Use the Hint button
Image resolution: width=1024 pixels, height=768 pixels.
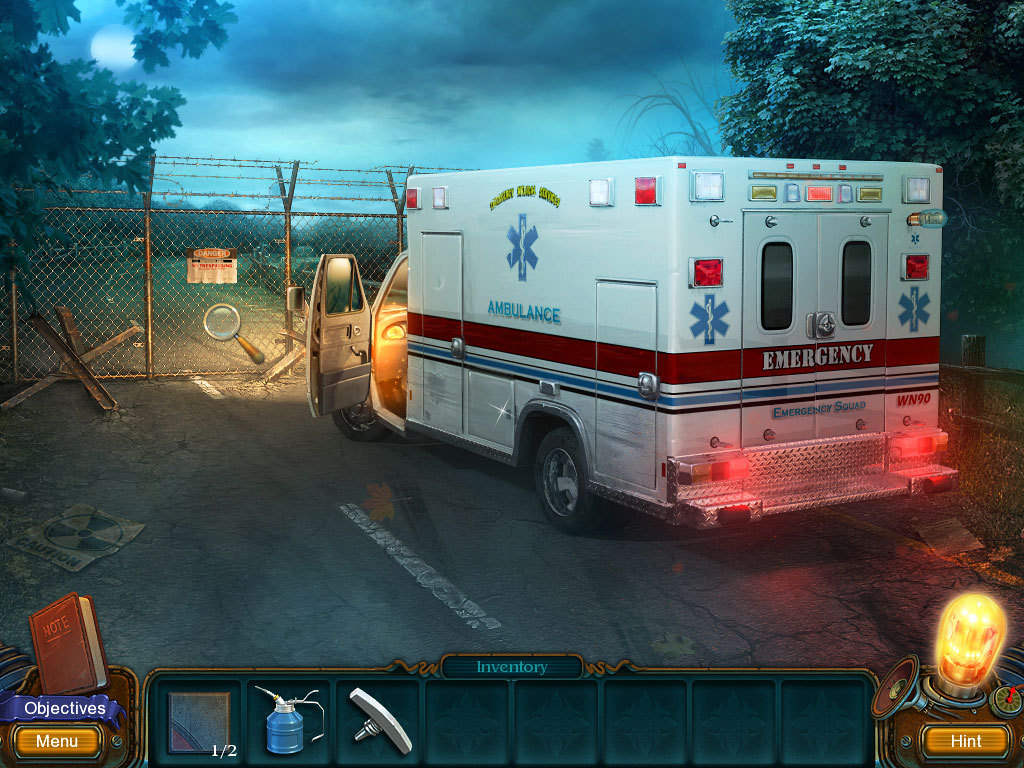tap(965, 741)
